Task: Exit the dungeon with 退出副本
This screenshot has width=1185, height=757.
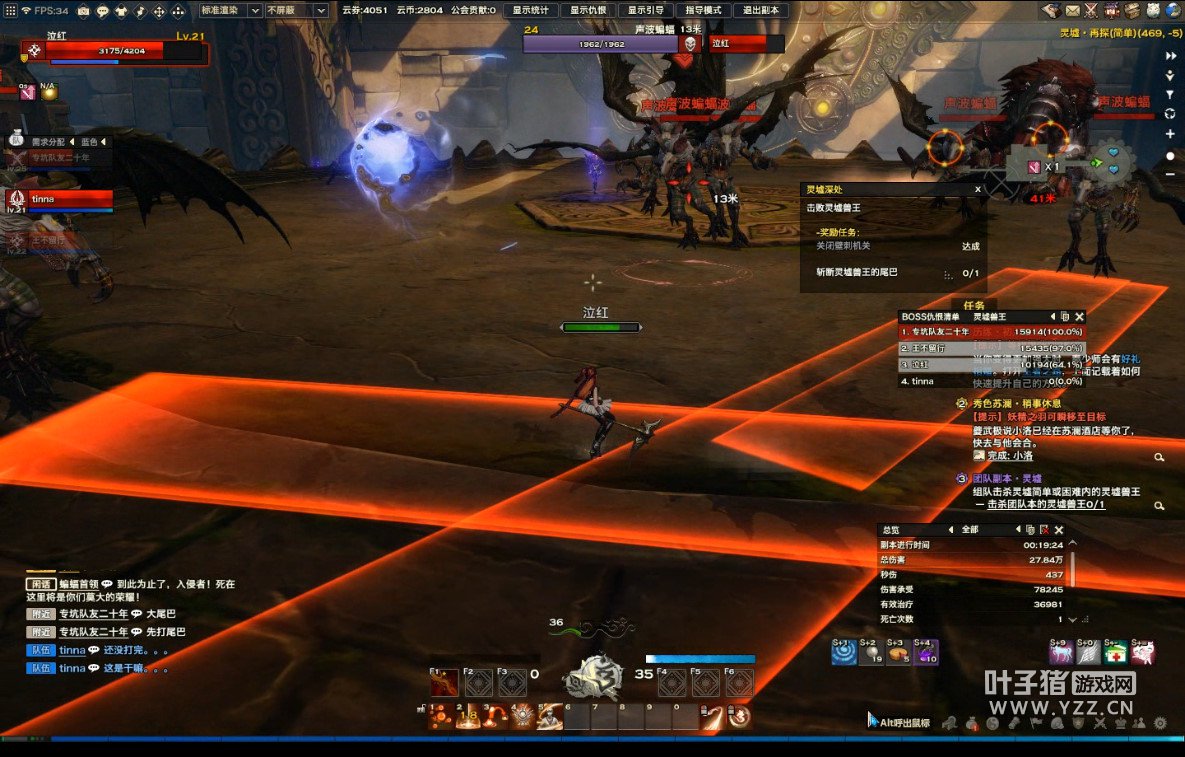Action: pyautogui.click(x=761, y=10)
